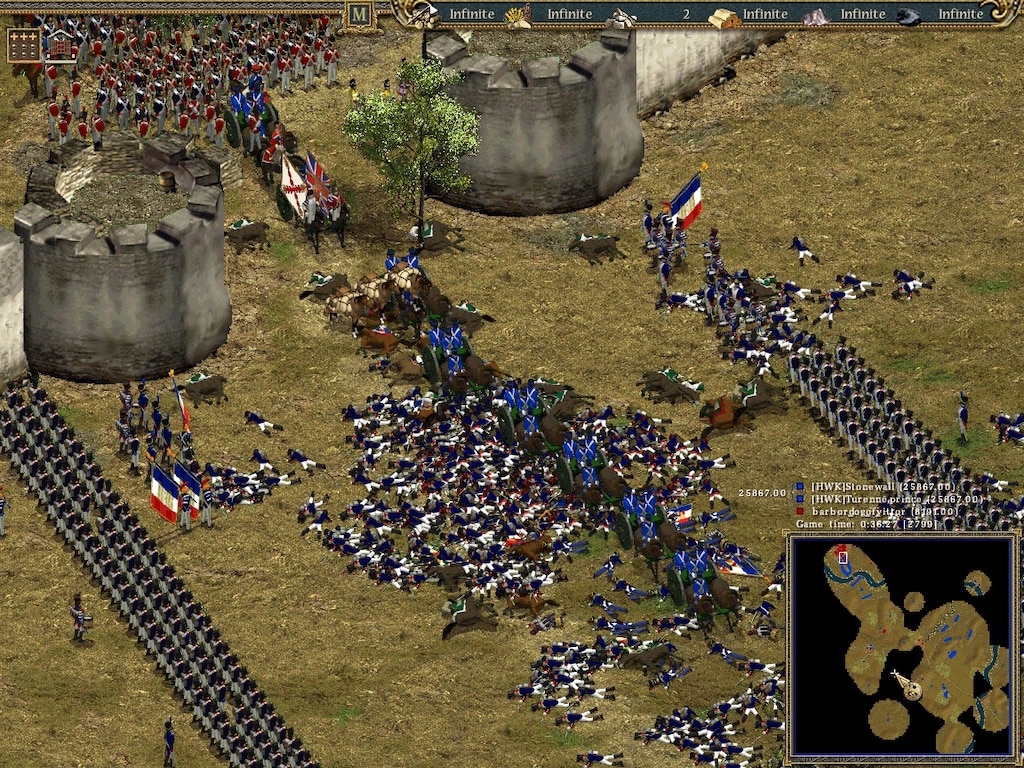Select the coal resource icon
Viewport: 1024px width, 768px height.
pos(909,15)
